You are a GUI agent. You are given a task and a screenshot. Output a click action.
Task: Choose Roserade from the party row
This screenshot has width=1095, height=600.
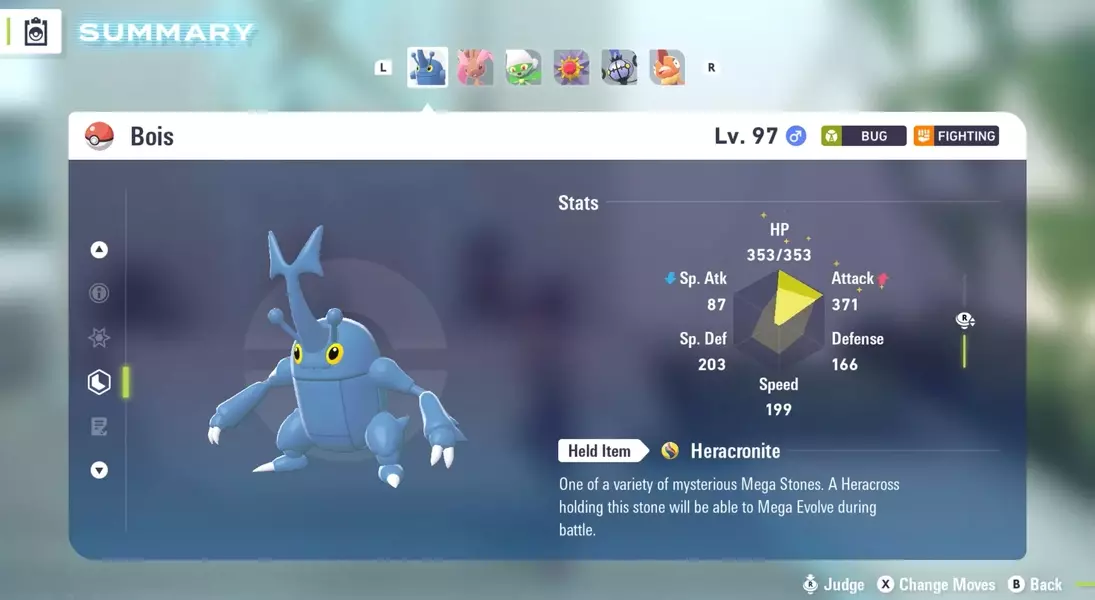523,68
